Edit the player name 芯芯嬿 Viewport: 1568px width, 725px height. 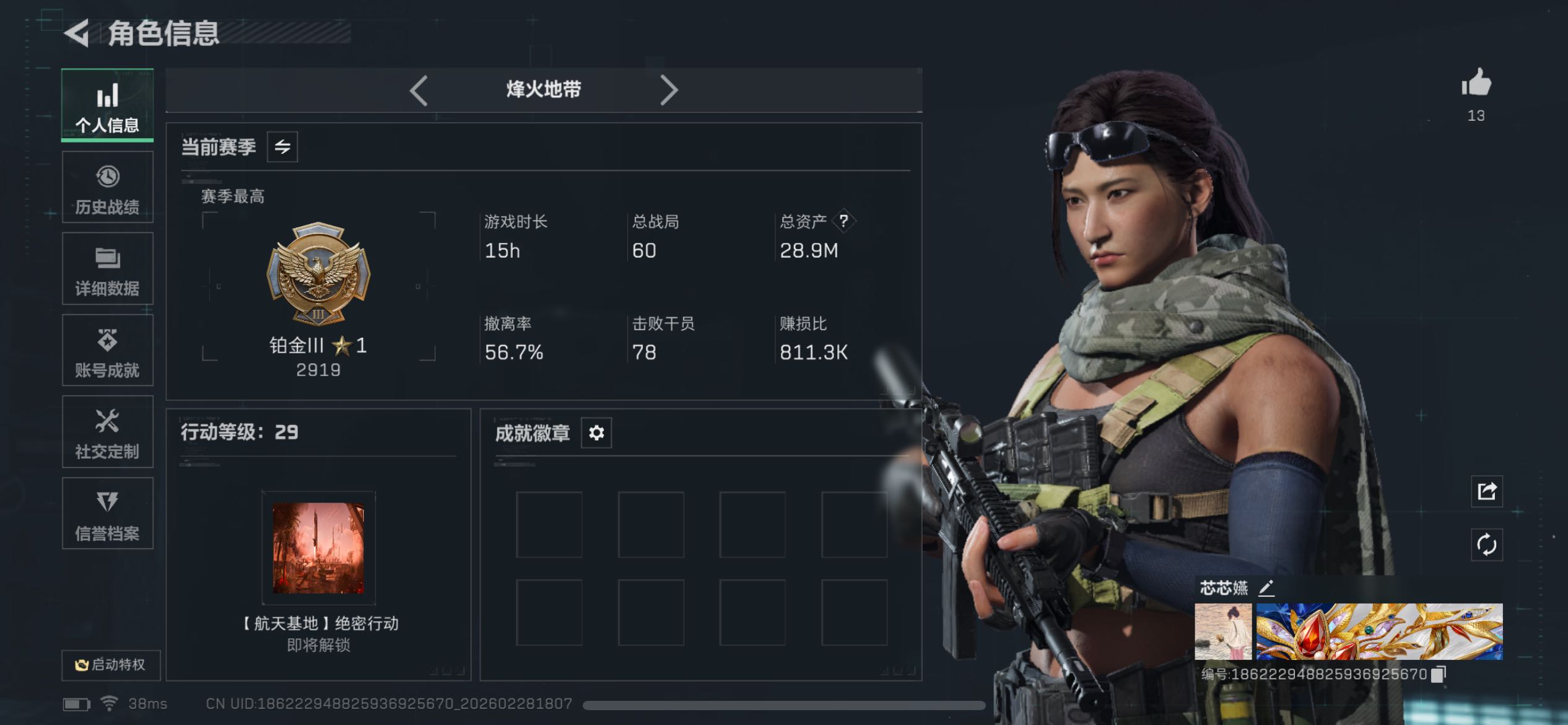1266,588
